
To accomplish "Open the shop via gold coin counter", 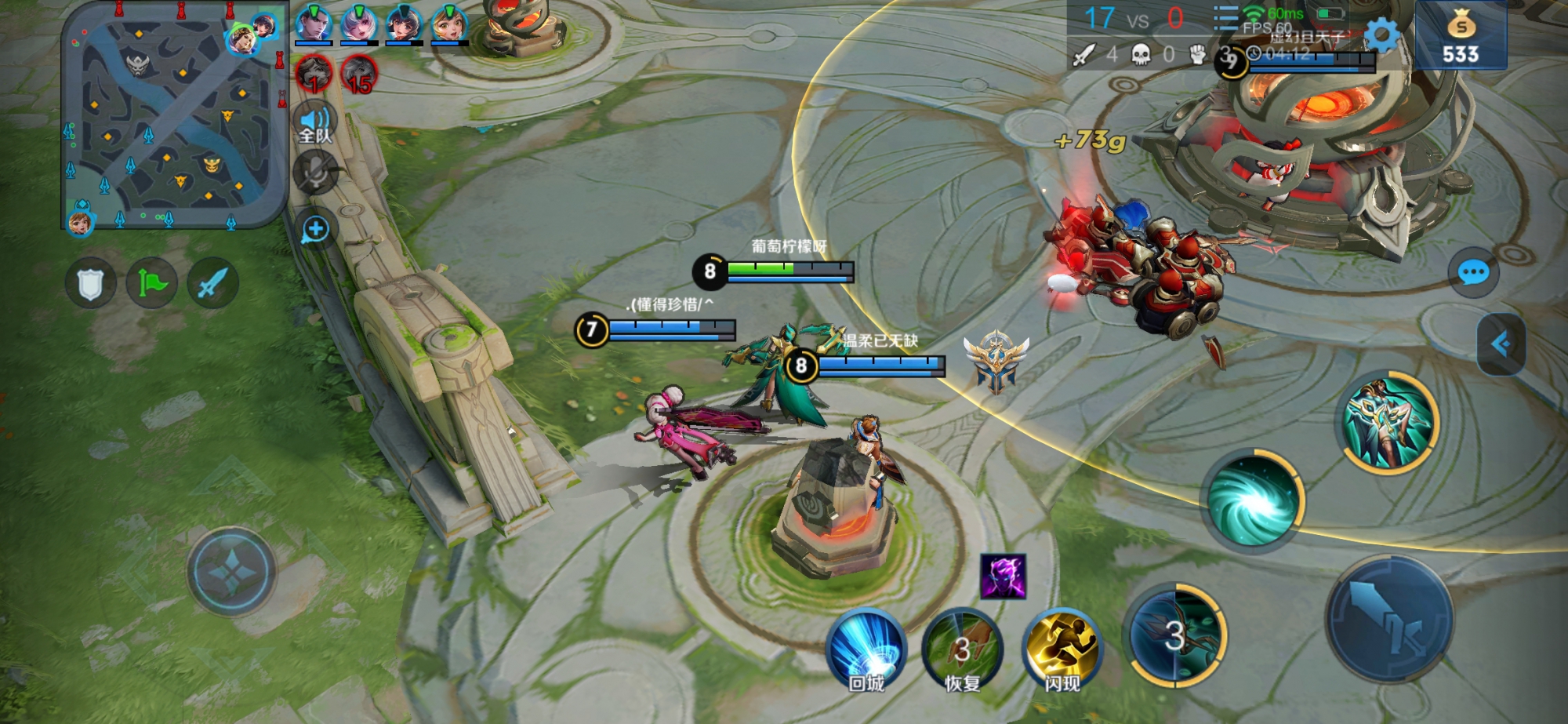I will (1461, 36).
